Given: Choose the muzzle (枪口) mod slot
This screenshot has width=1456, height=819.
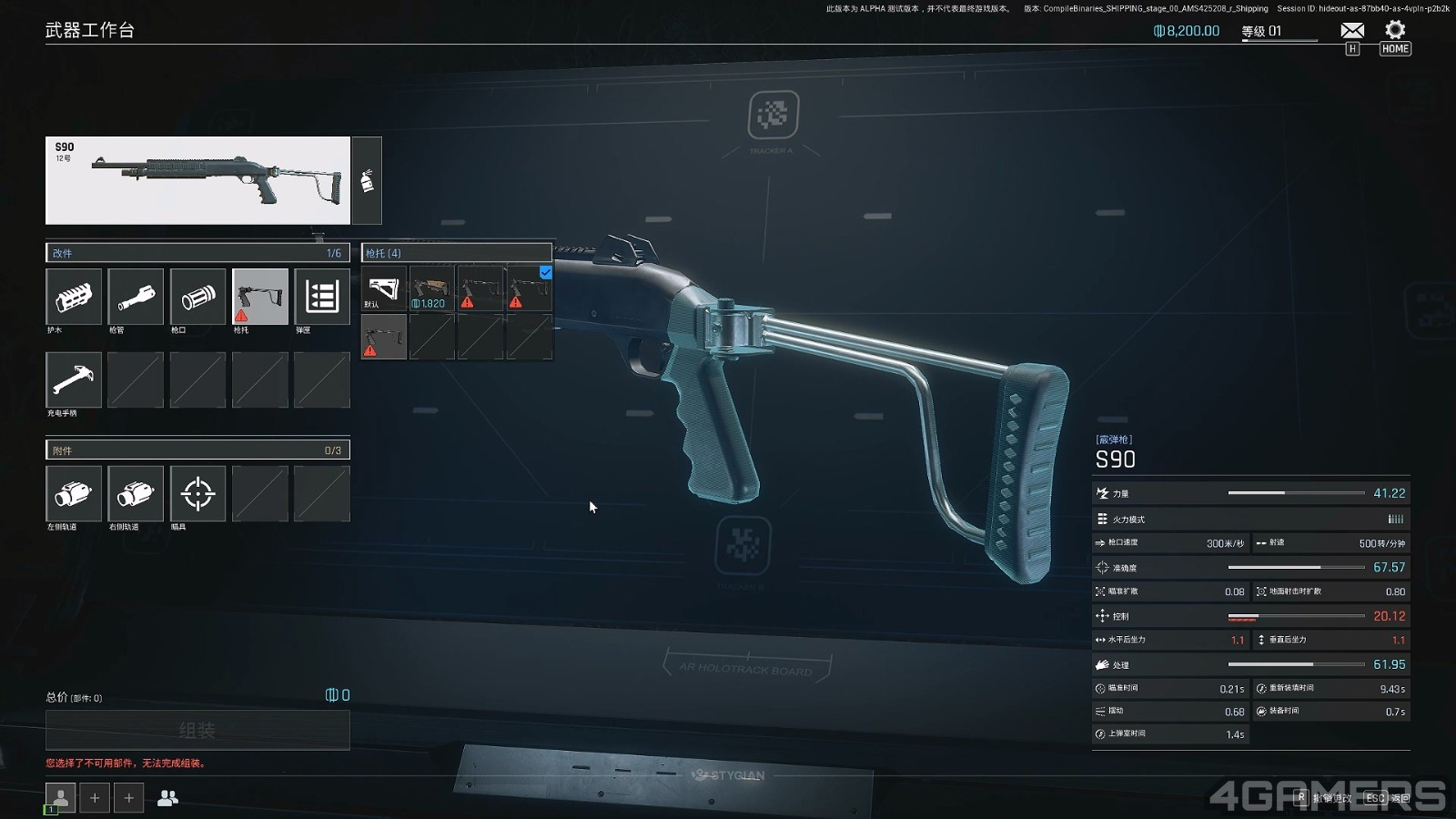Looking at the screenshot, I should coord(197,297).
